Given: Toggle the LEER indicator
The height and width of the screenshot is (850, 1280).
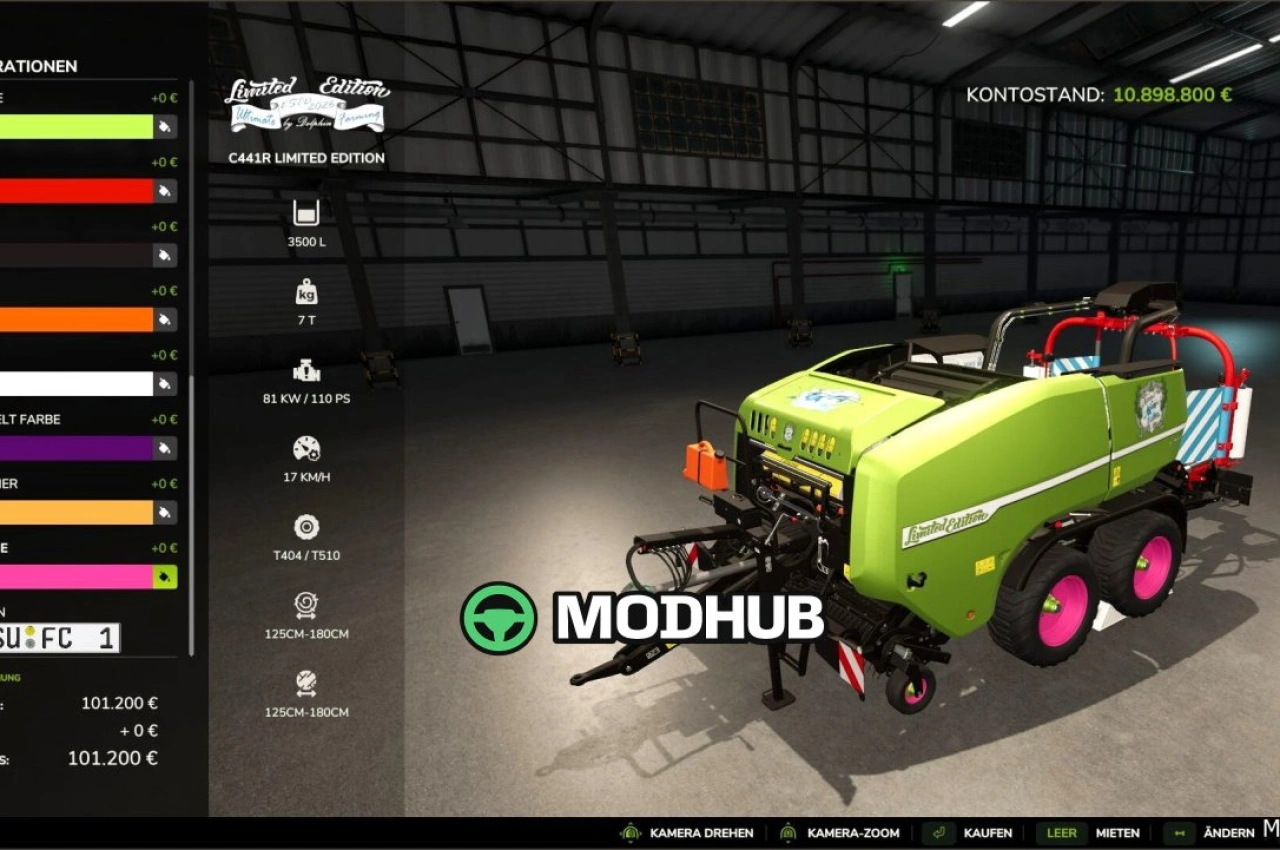Looking at the screenshot, I should click(x=1061, y=833).
